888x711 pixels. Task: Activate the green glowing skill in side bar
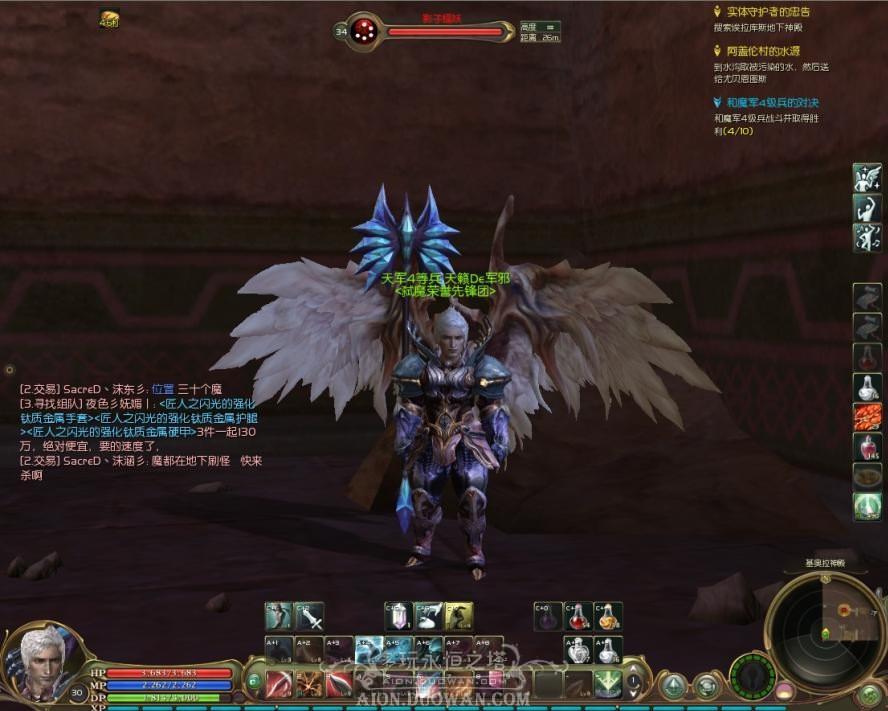click(866, 506)
